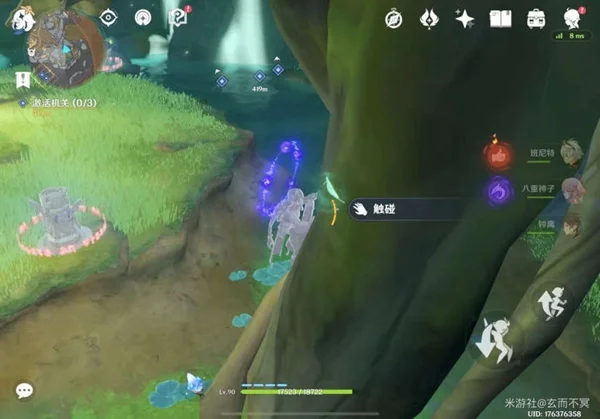The width and height of the screenshot is (600, 419).
Task: Tap the climb-up jump button
Action: click(x=551, y=300)
